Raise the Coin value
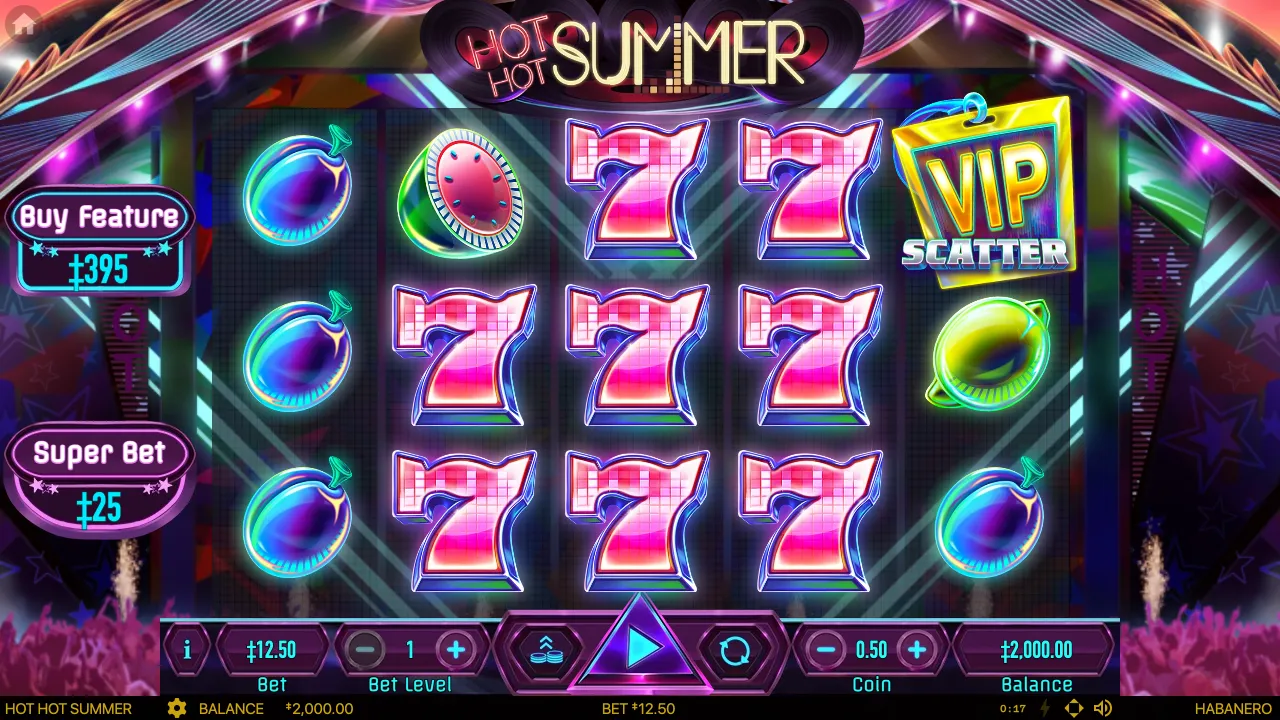 [x=916, y=650]
